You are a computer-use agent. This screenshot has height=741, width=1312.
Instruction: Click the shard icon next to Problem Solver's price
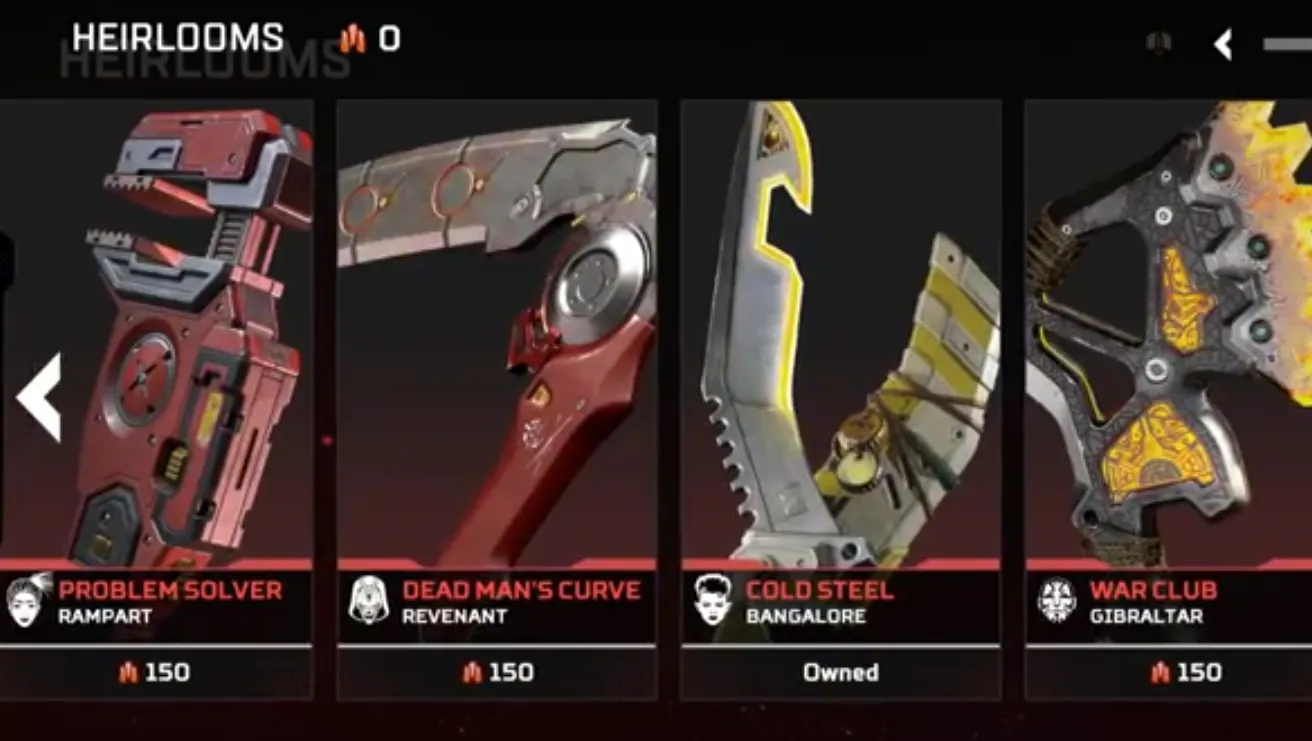129,673
